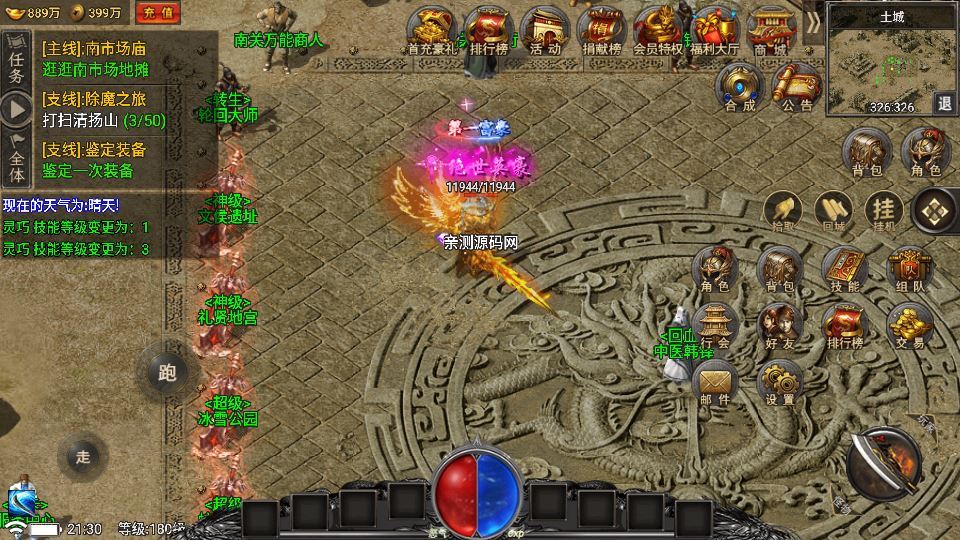Visit the 福利大厅 welfare hall

click(715, 31)
